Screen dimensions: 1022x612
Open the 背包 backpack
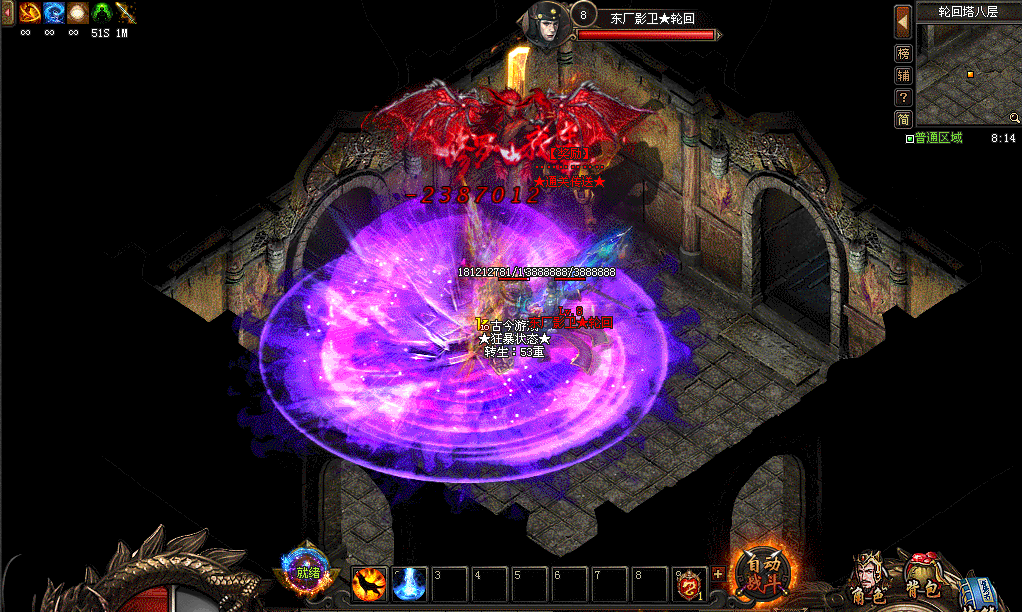tap(921, 580)
